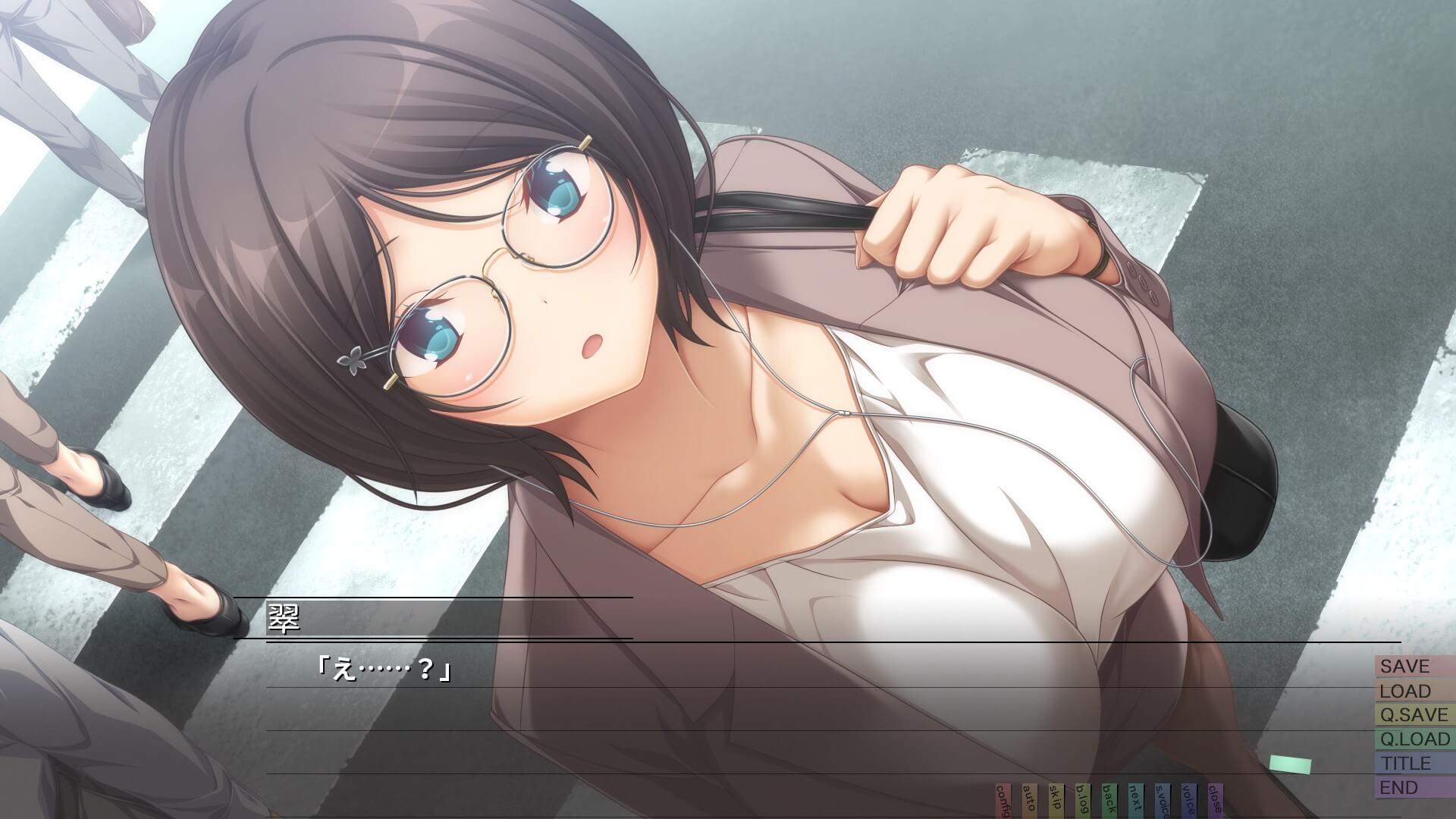Advance using the next tab

[1135, 802]
